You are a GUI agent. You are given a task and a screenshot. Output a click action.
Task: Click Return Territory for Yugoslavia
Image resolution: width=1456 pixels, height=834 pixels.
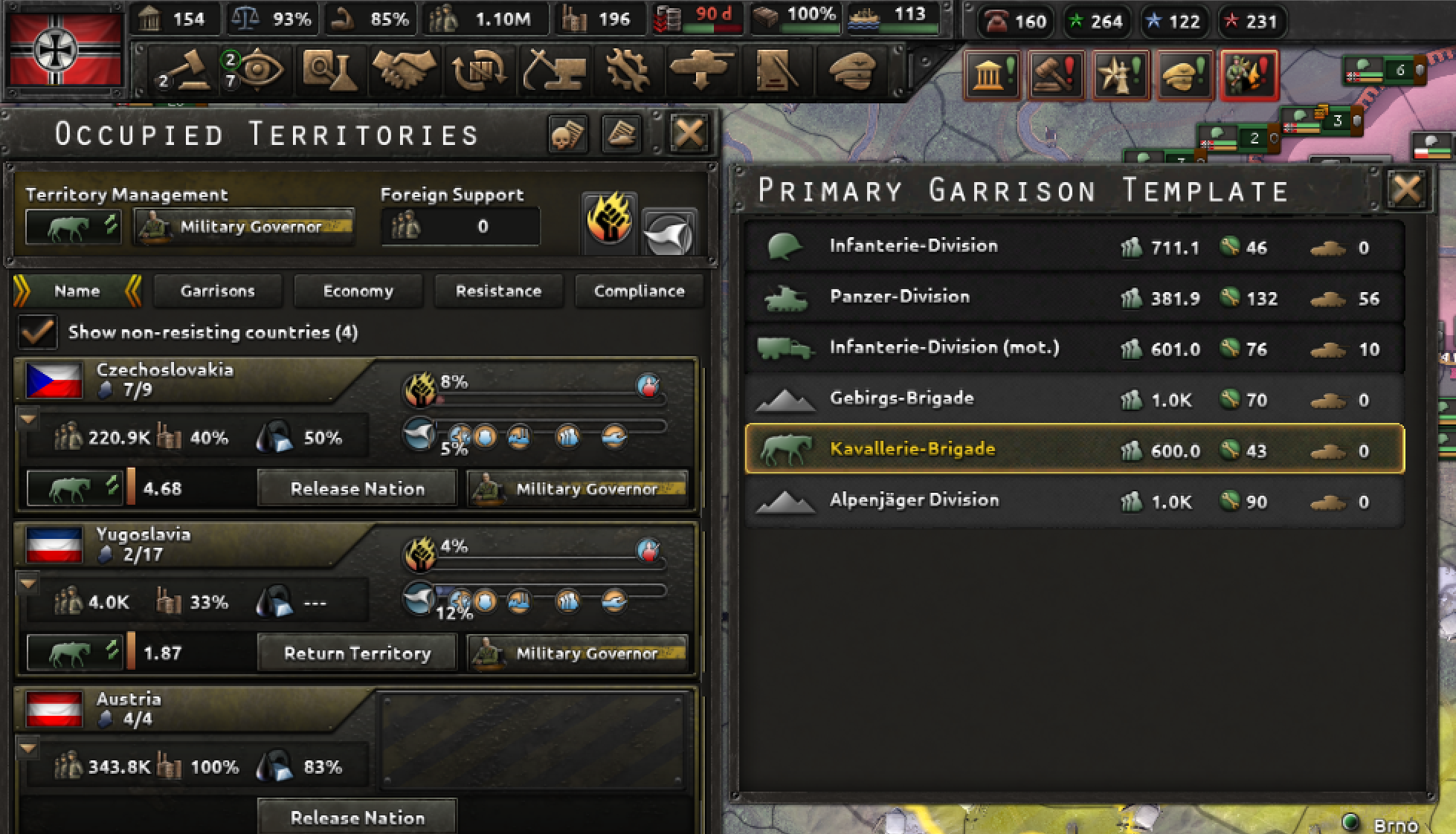click(357, 653)
